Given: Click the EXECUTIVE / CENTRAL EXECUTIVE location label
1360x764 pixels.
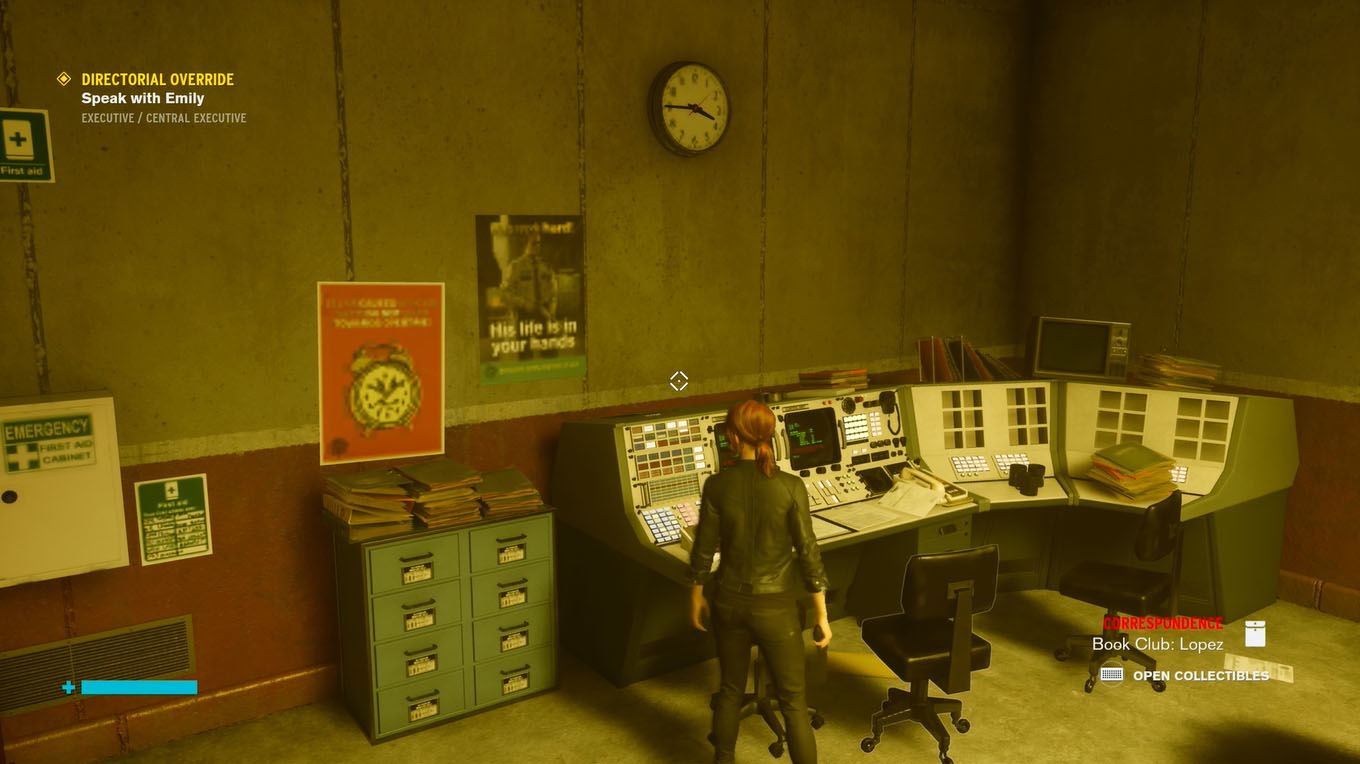Looking at the screenshot, I should pos(163,117).
